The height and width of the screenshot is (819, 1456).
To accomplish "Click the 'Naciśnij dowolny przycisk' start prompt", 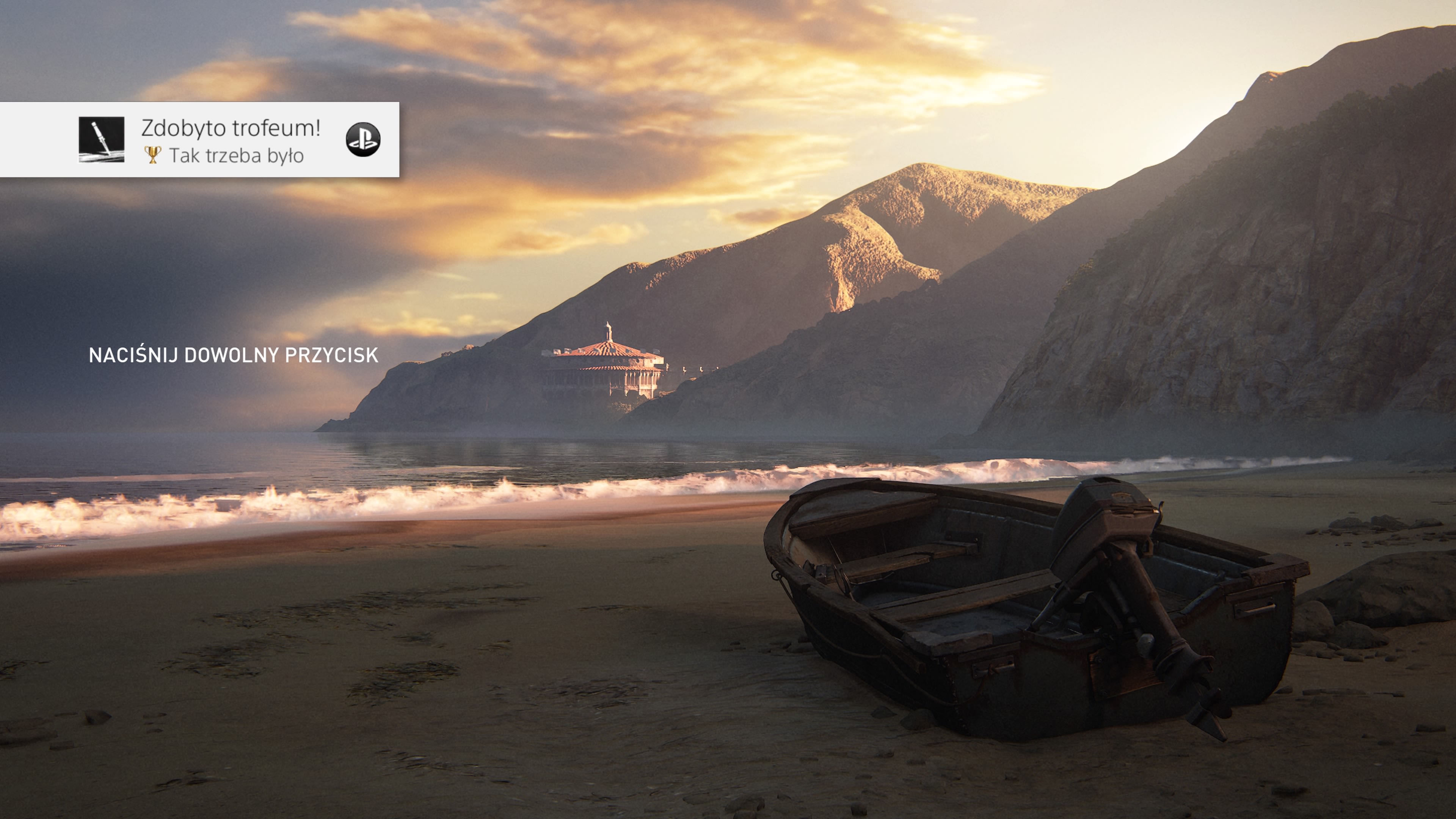I will [x=234, y=355].
